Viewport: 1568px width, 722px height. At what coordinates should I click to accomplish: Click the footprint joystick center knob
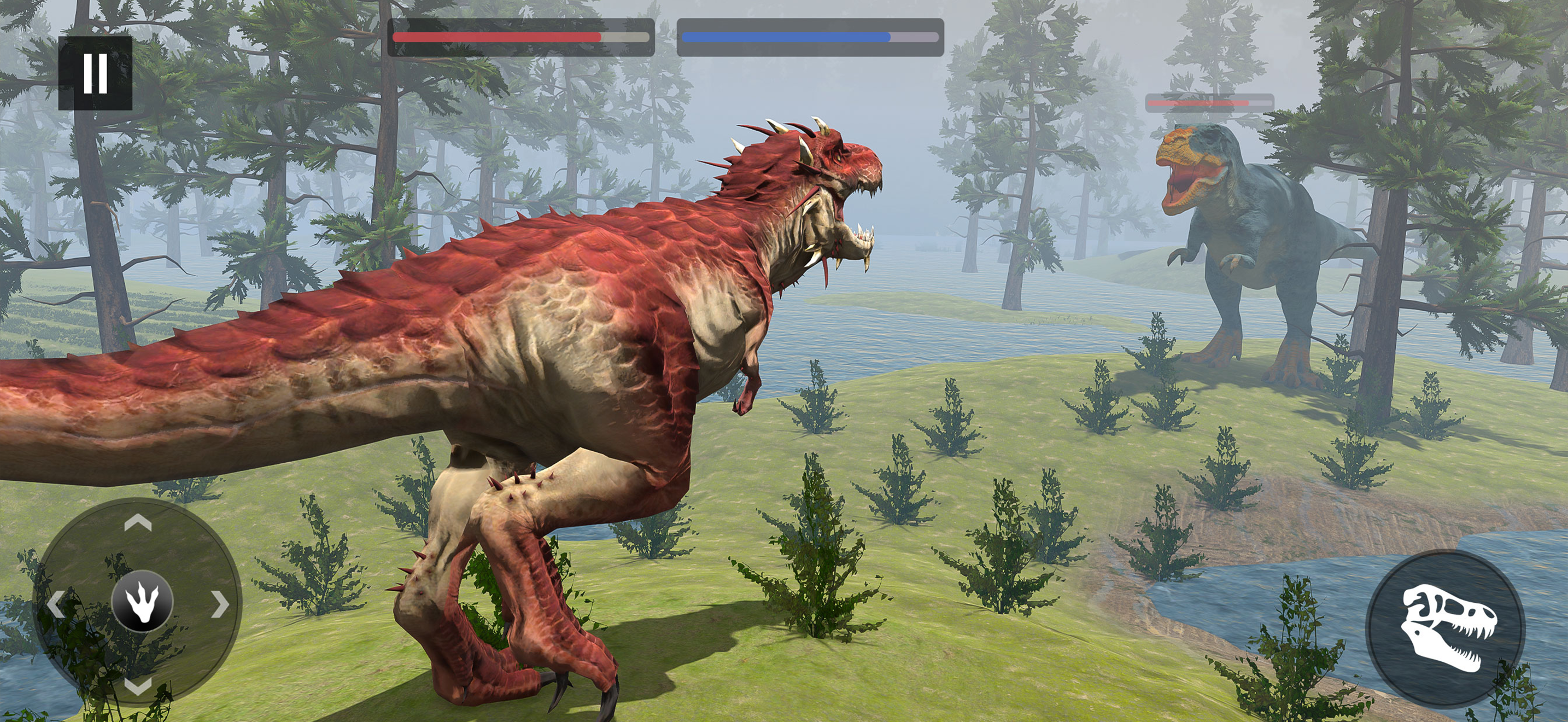(143, 602)
